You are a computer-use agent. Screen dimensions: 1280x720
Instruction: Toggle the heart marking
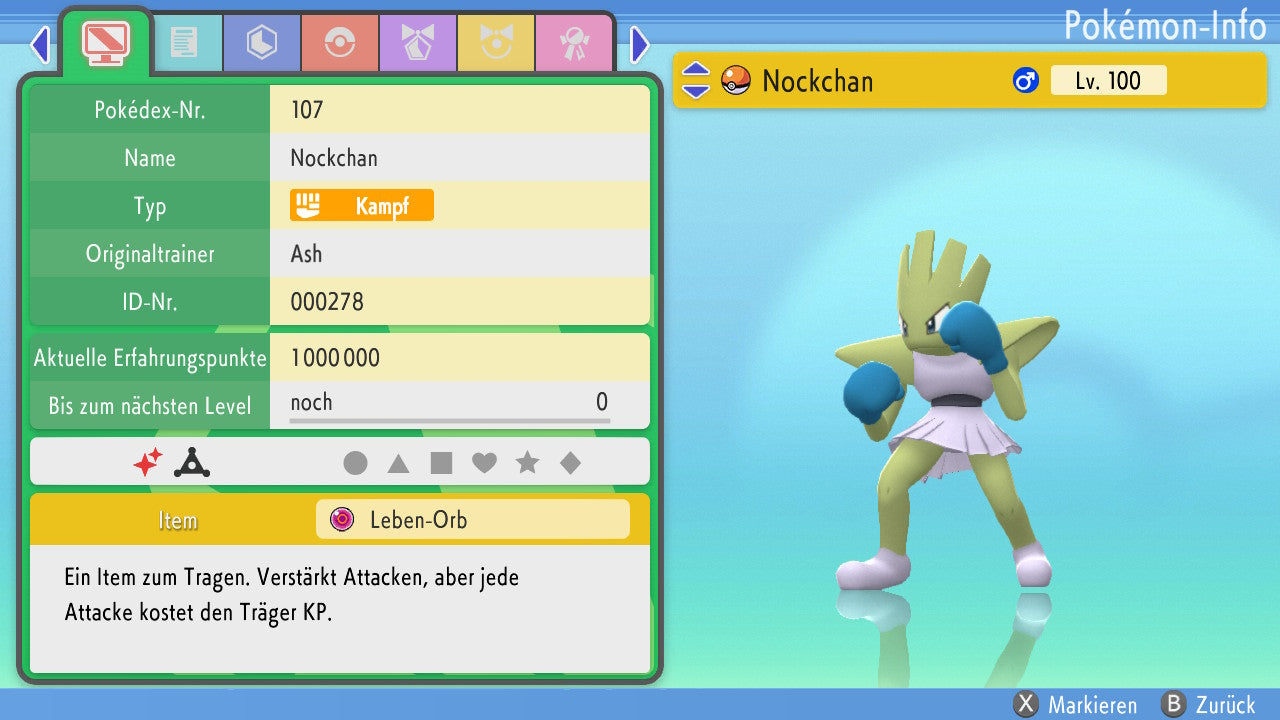pyautogui.click(x=484, y=463)
